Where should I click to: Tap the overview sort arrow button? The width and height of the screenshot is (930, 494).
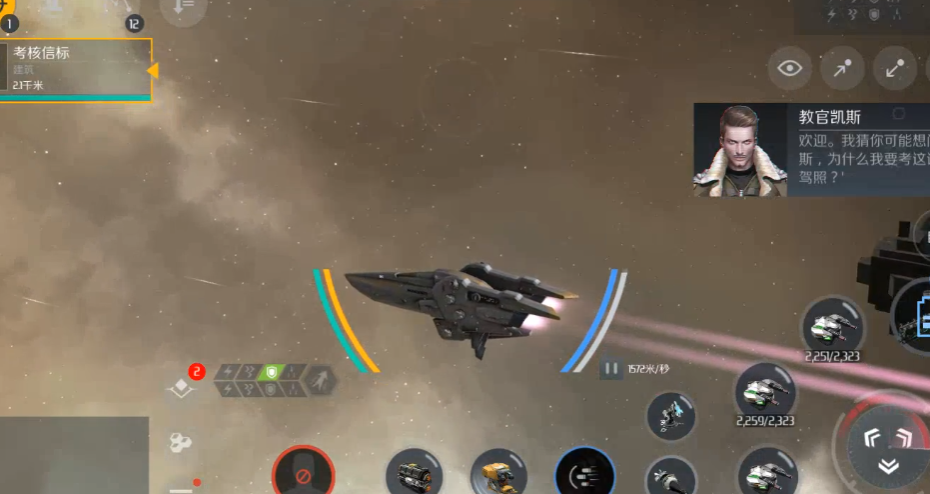coord(183,10)
